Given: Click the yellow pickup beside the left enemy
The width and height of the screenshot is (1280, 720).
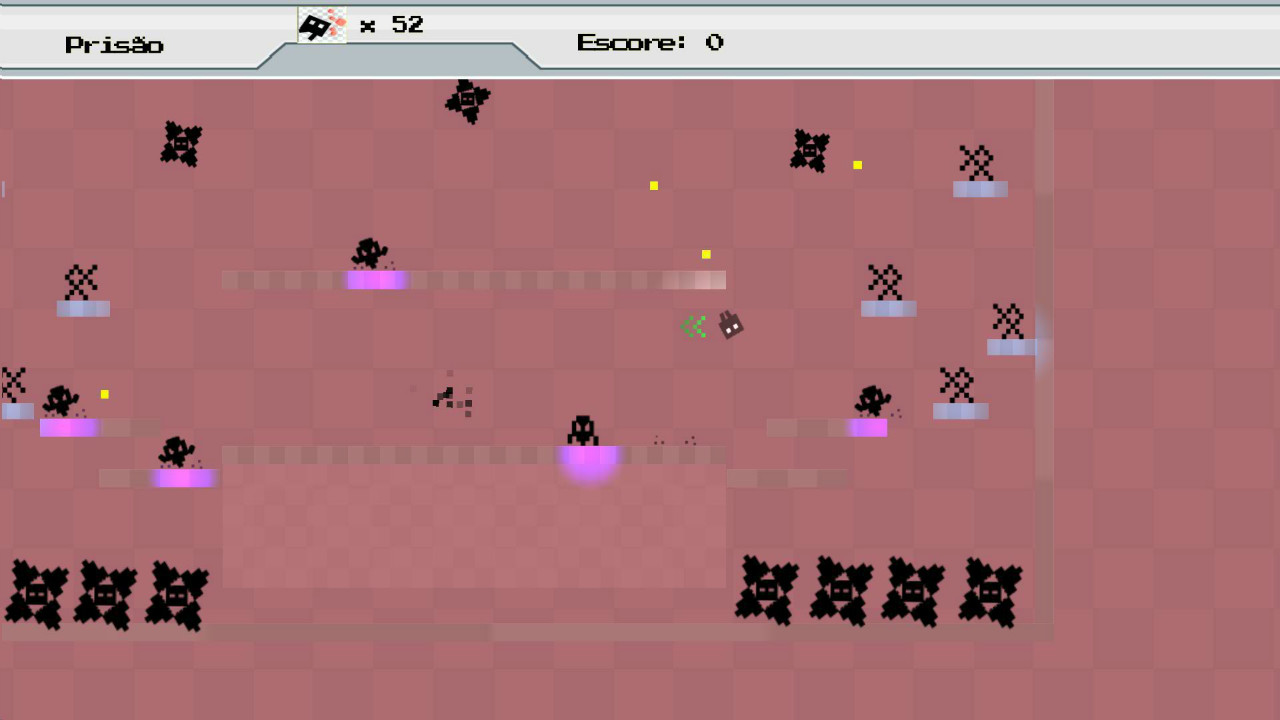Looking at the screenshot, I should pos(104,394).
